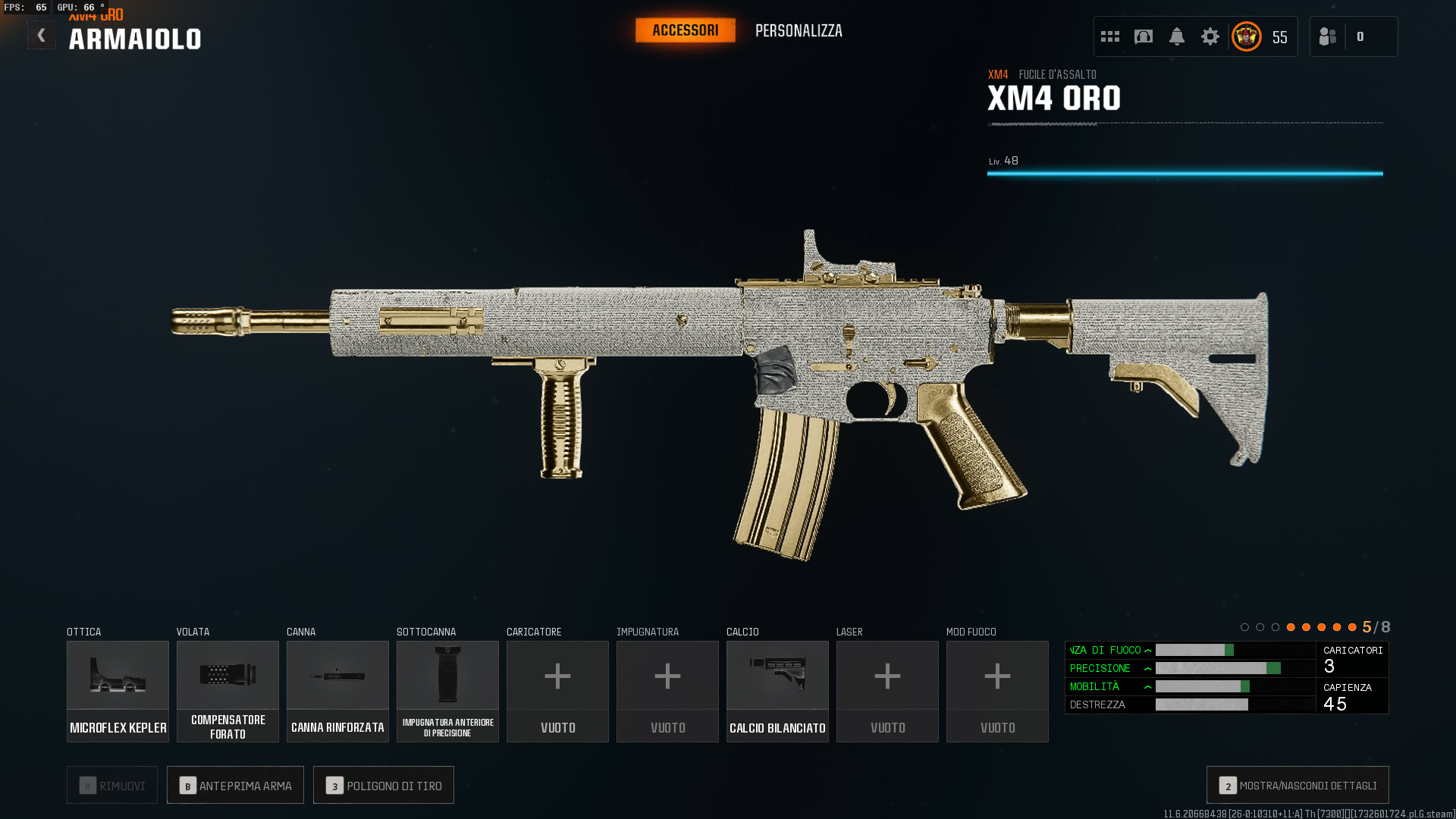Go back with the arrow button
Viewport: 1456px width, 819px height.
41,36
